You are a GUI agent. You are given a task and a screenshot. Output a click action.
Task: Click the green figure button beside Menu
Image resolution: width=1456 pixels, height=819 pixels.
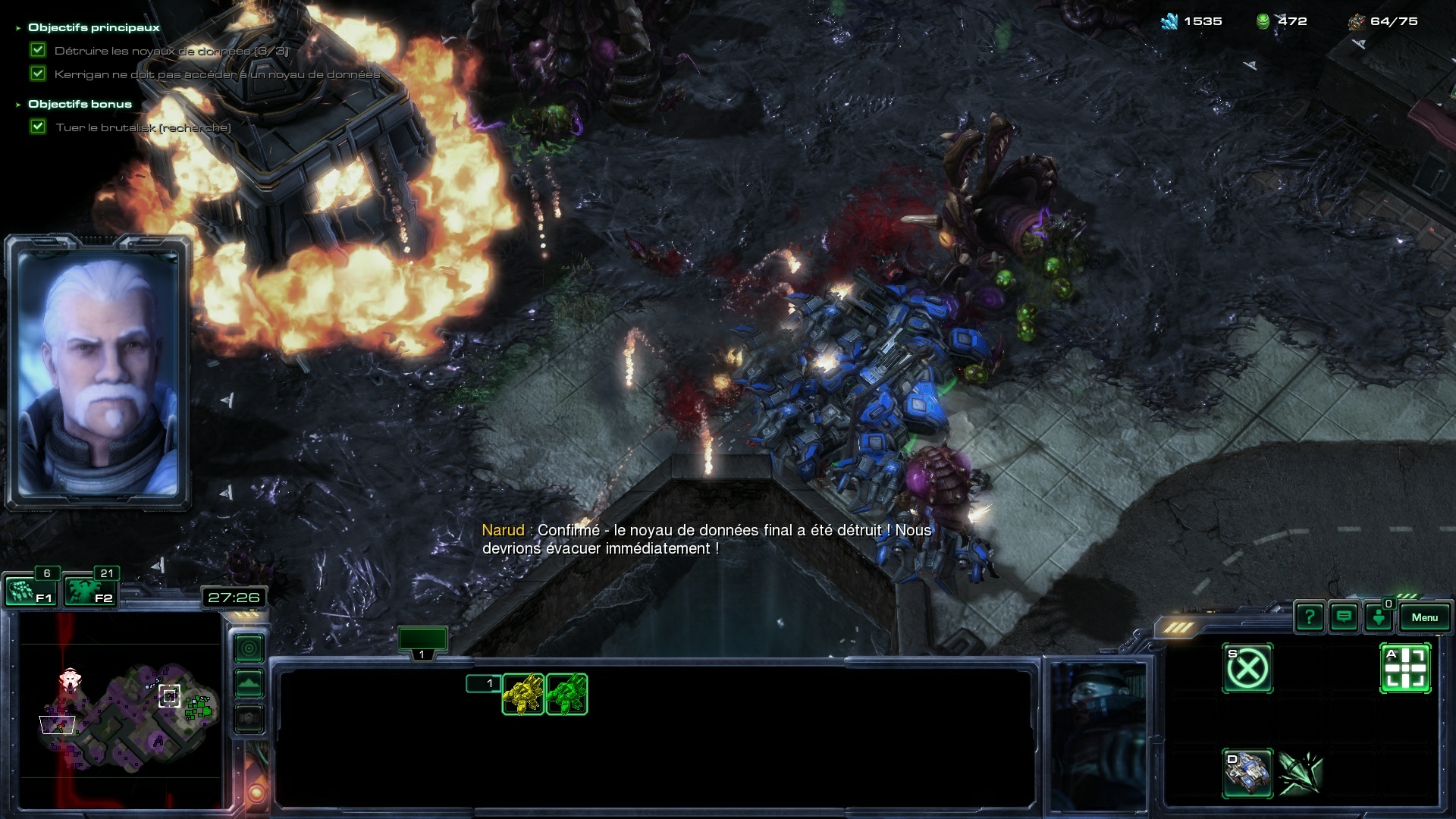(1379, 617)
